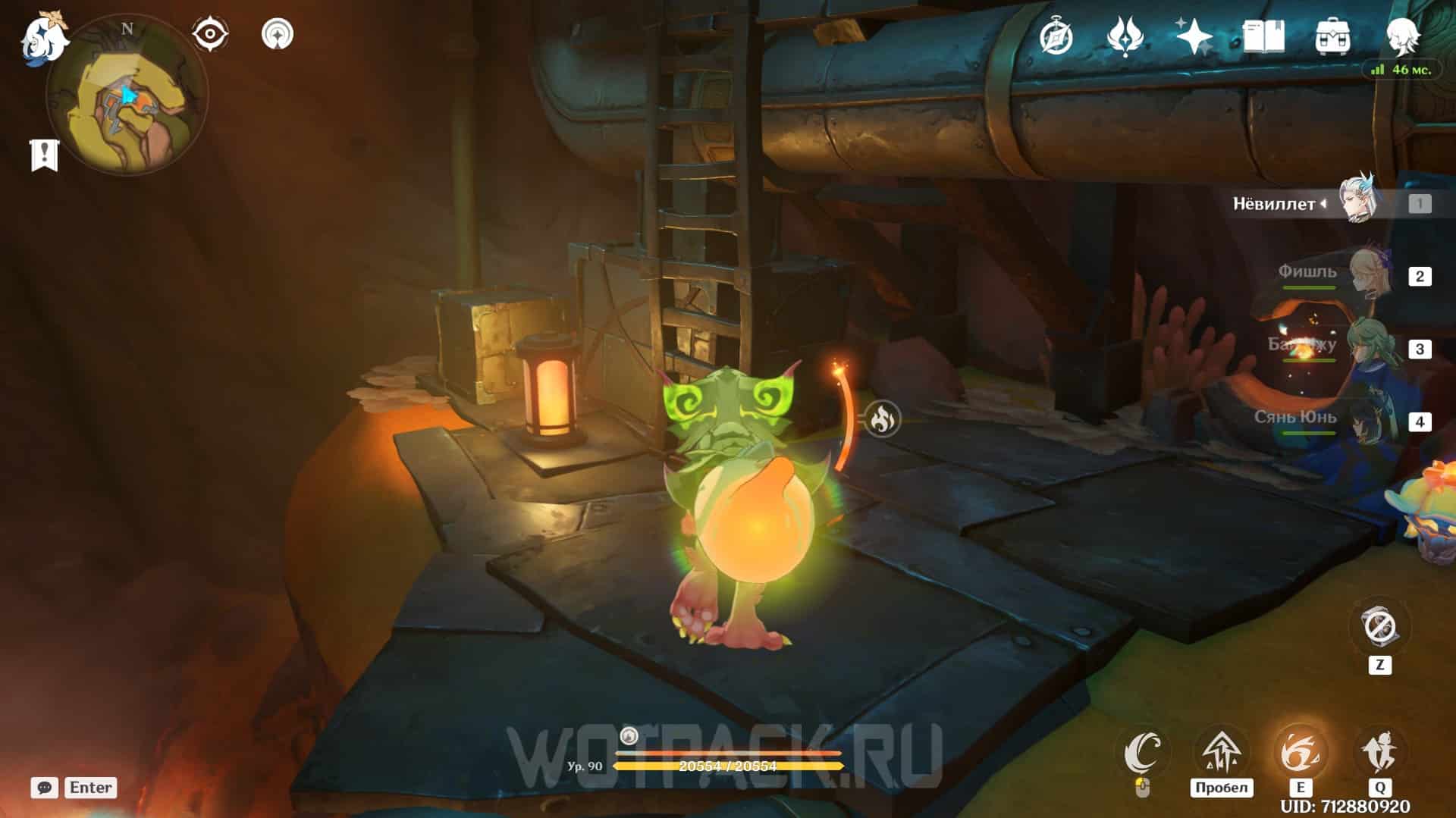
Task: Open the inventory backpack
Action: [1332, 36]
